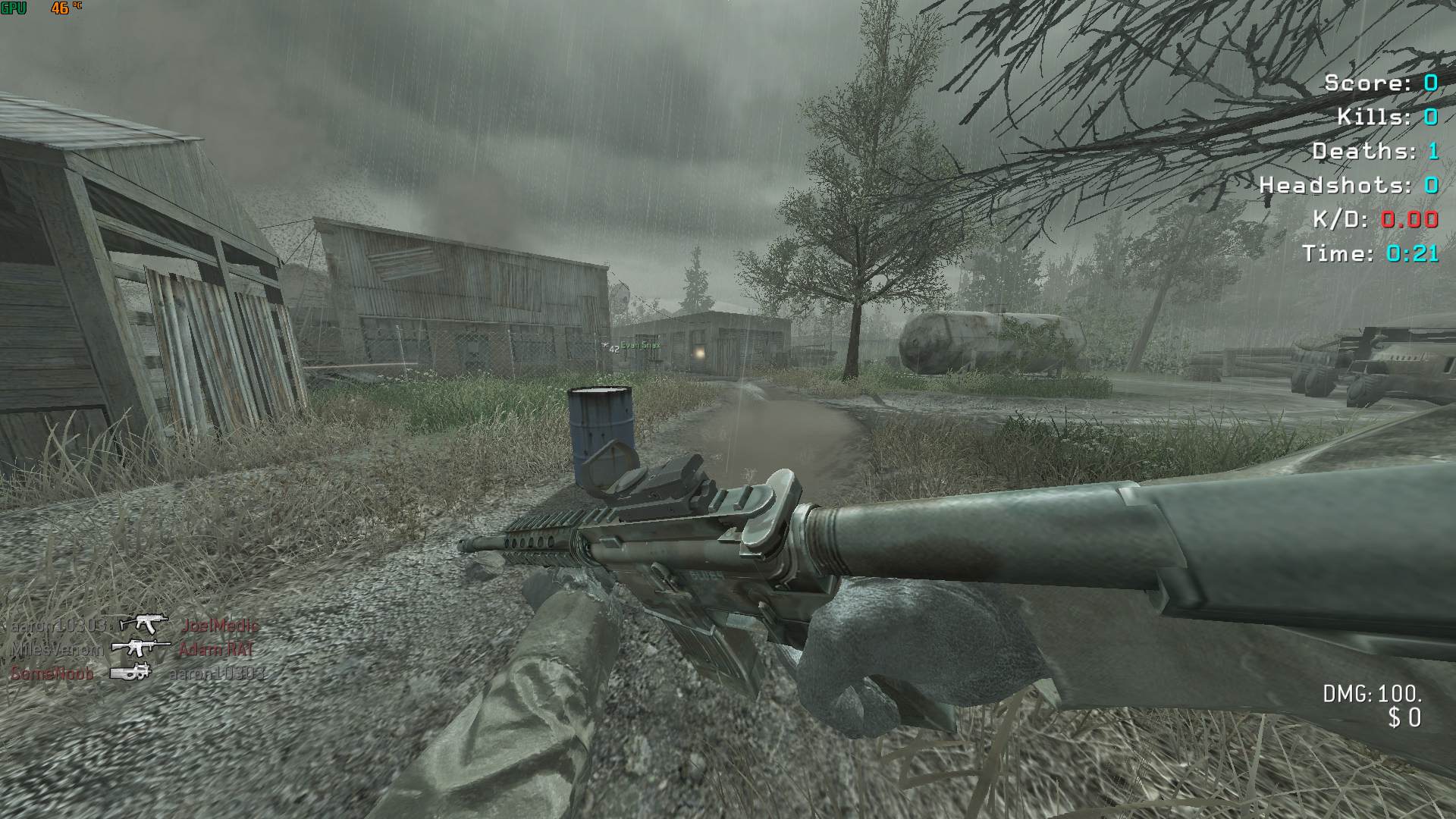Click the Evan Snax teammate name tag
Image resolution: width=1456 pixels, height=819 pixels.
641,346
